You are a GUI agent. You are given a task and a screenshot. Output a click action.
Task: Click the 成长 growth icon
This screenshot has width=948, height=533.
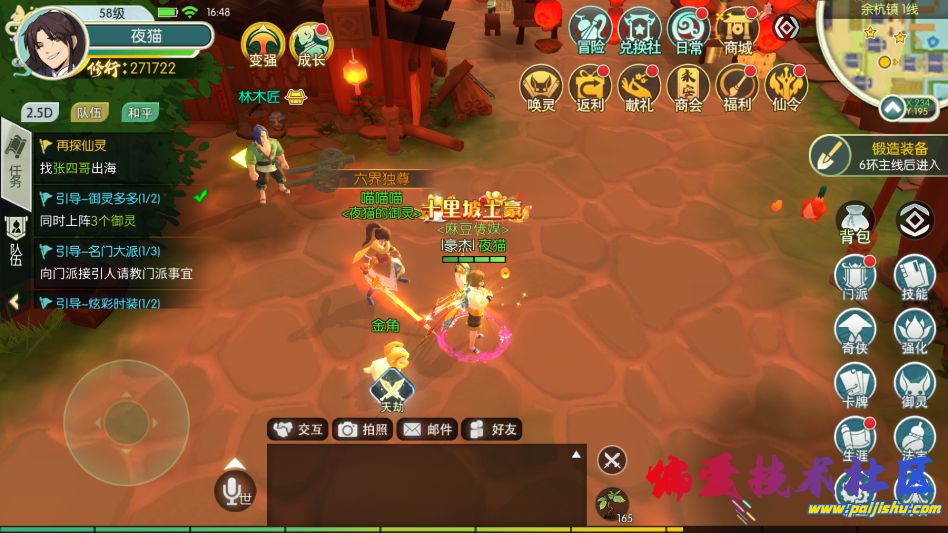pyautogui.click(x=311, y=44)
